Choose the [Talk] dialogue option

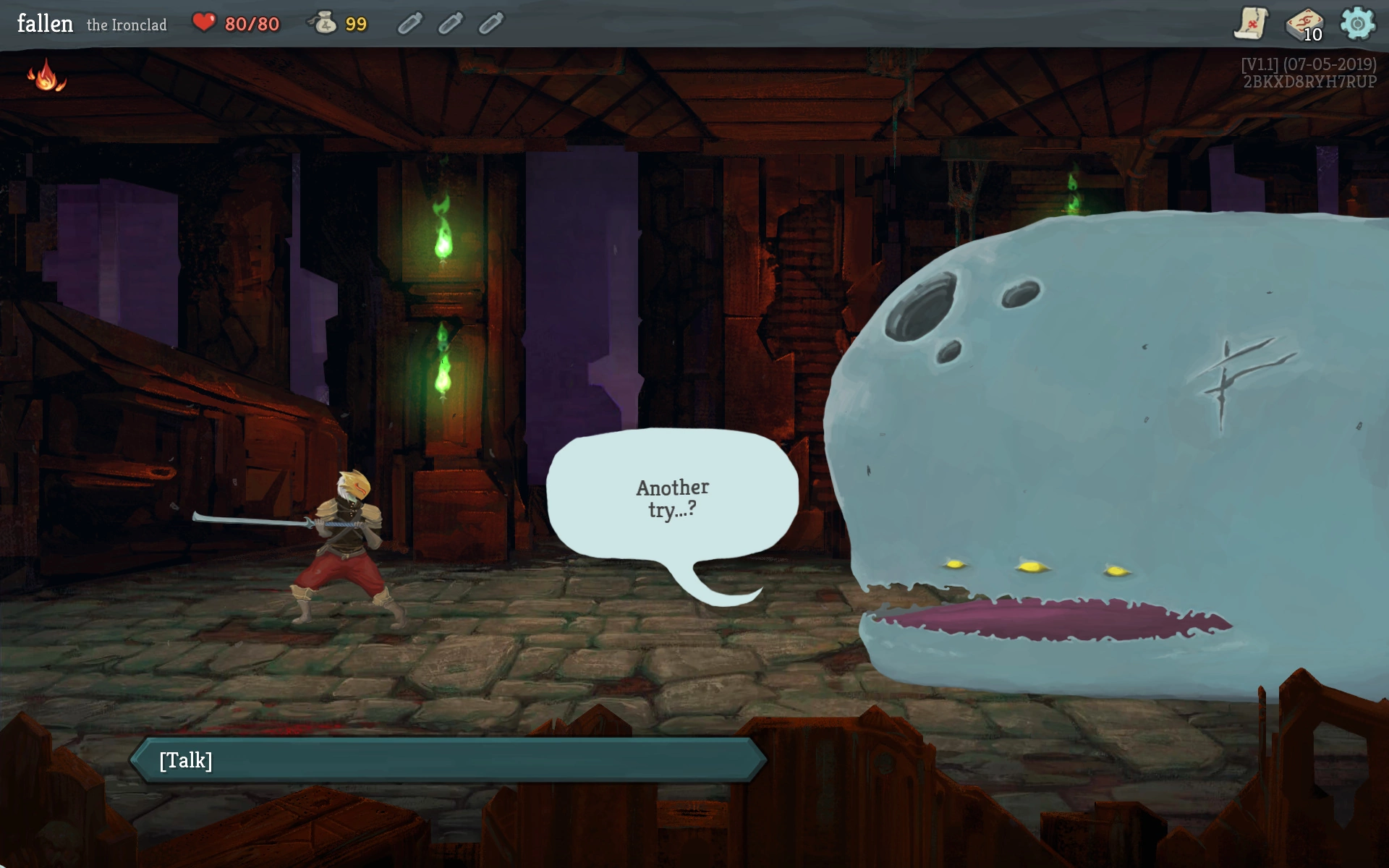pyautogui.click(x=449, y=760)
